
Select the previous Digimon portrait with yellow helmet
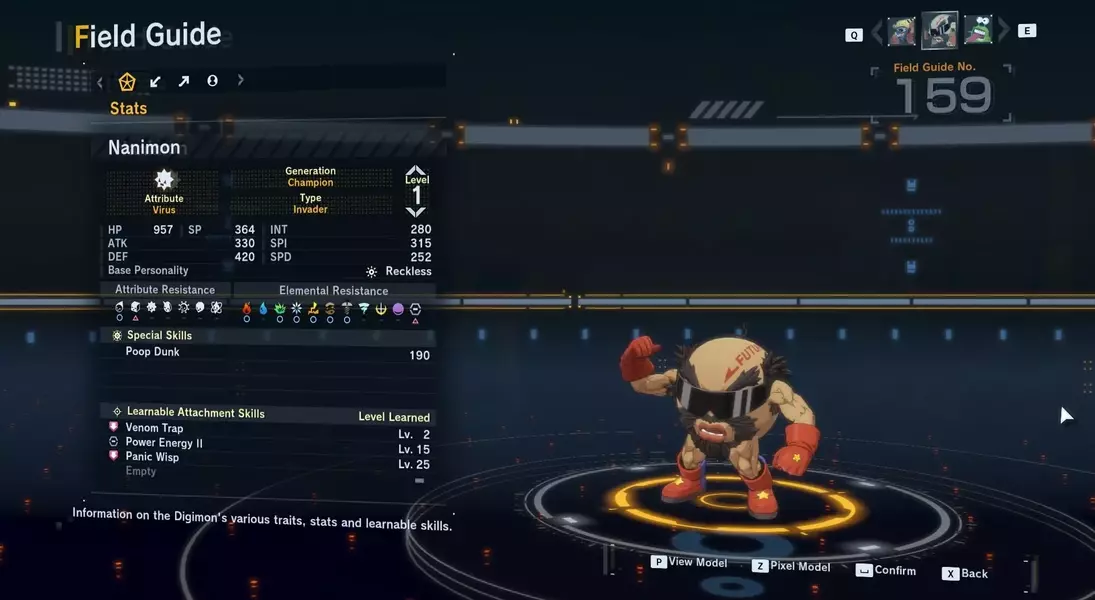click(x=901, y=31)
